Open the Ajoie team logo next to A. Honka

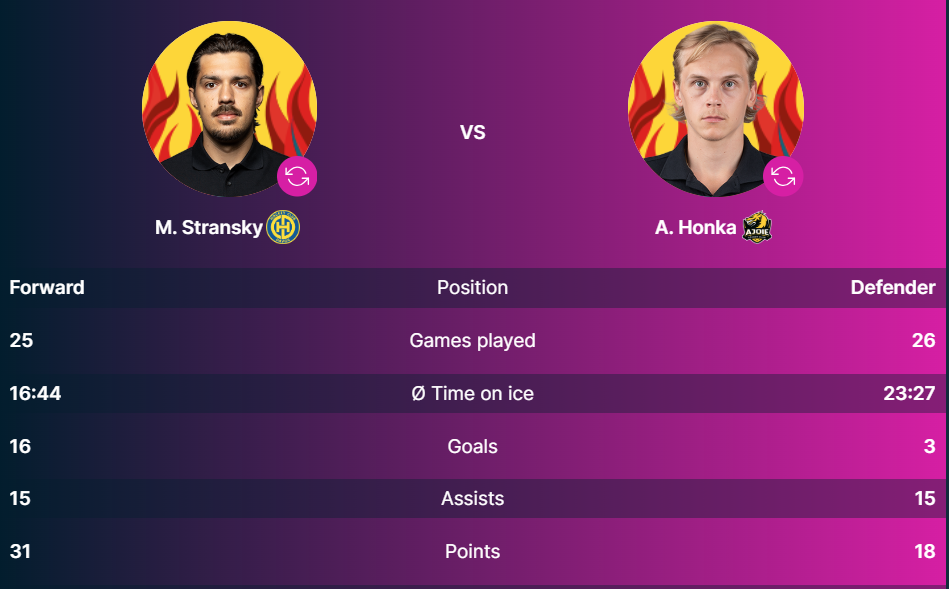(x=757, y=227)
